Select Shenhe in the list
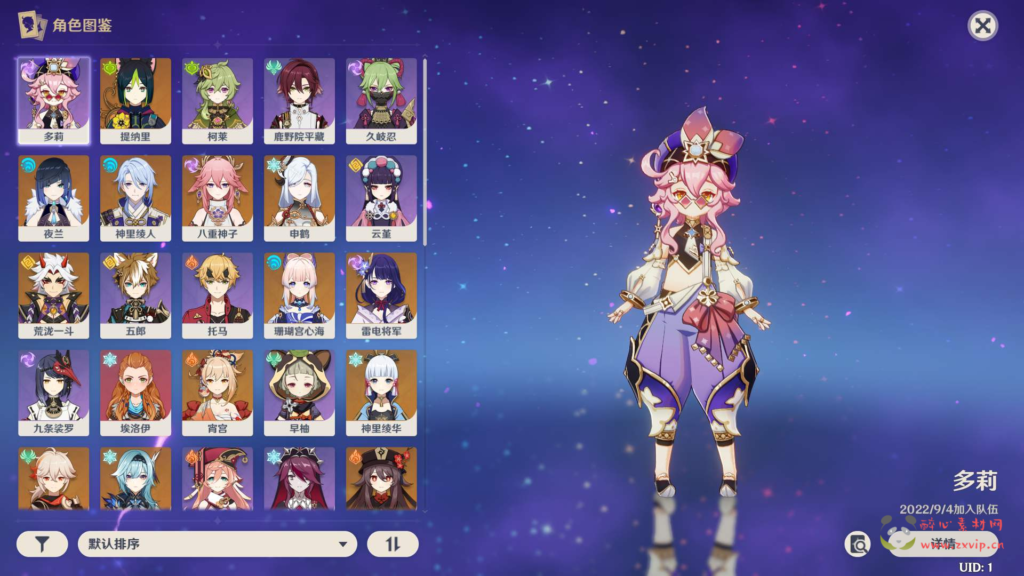This screenshot has height=576, width=1024. point(300,196)
